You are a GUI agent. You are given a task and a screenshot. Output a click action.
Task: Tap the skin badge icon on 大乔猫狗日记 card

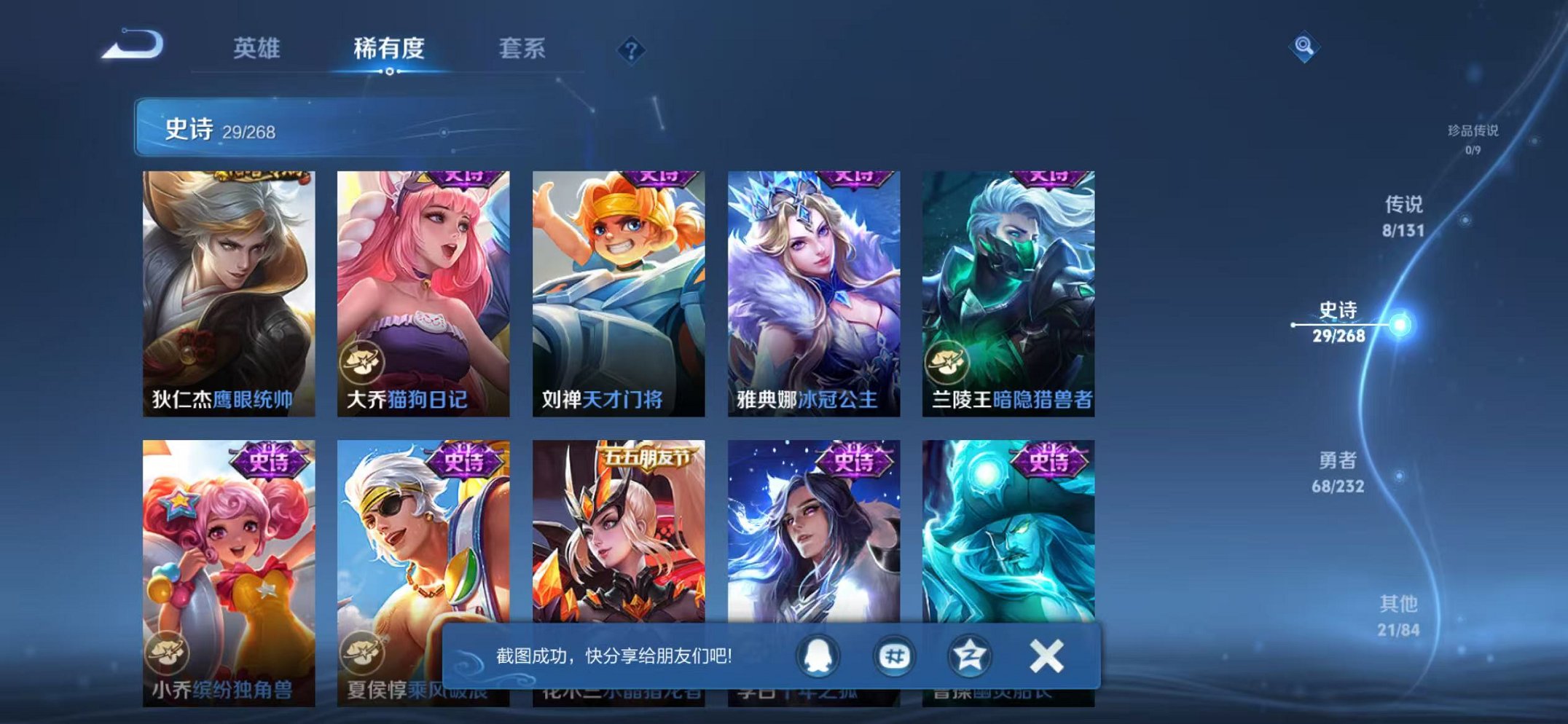click(x=363, y=362)
